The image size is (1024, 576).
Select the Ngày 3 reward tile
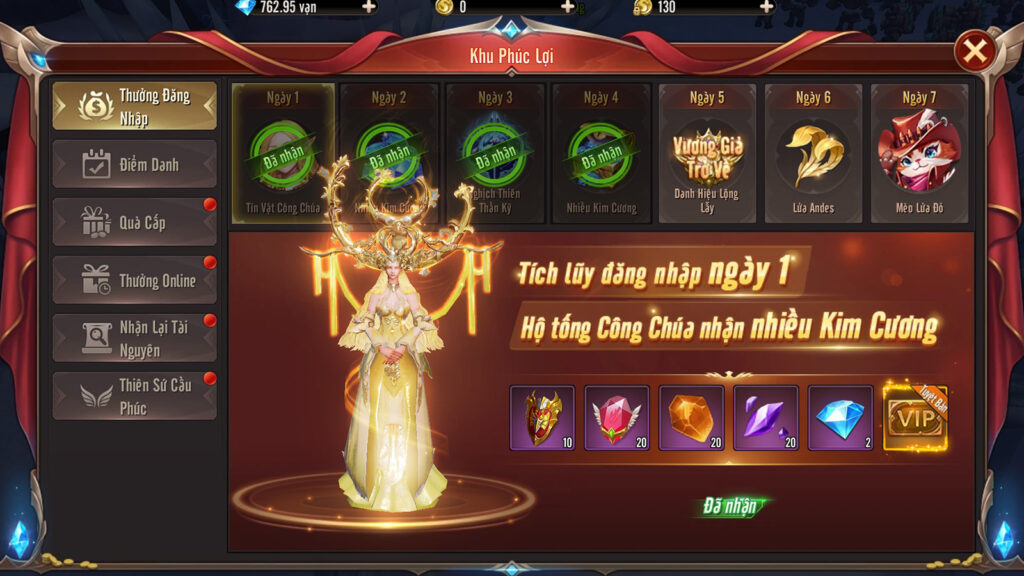click(x=495, y=153)
